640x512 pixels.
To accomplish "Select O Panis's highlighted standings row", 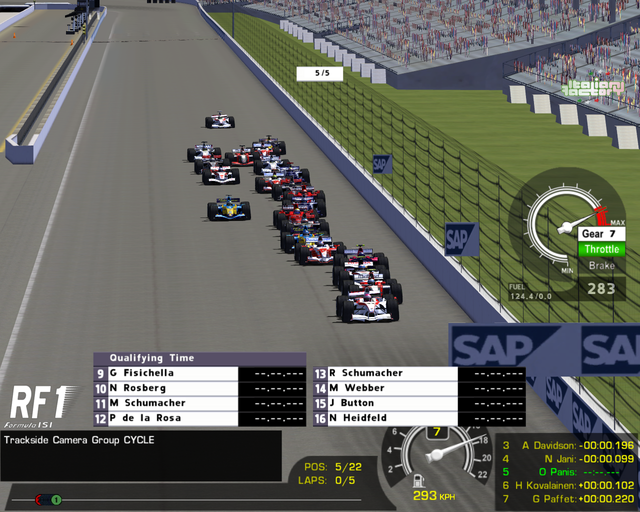I will (x=567, y=472).
